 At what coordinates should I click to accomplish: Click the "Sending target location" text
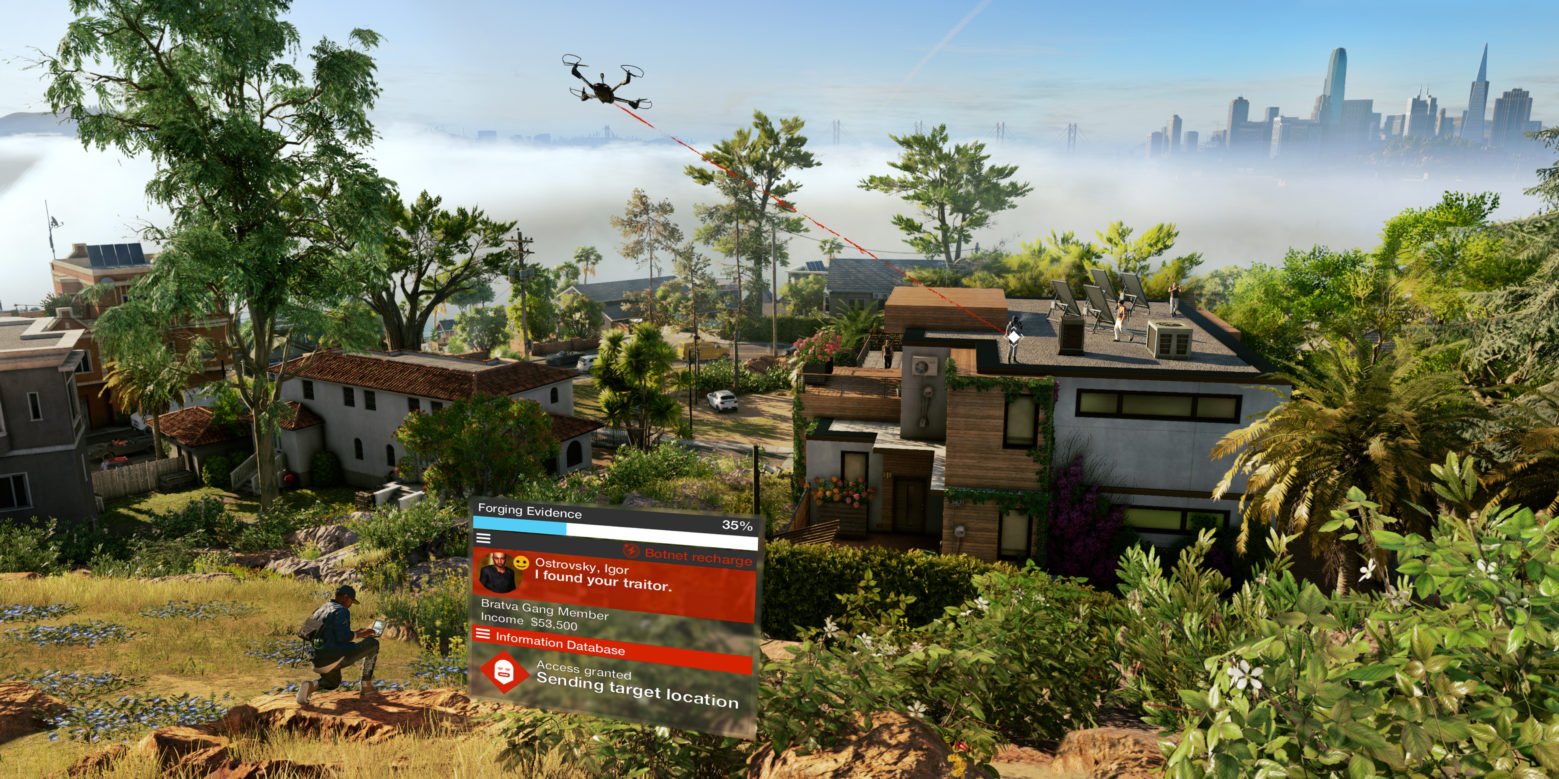(635, 687)
